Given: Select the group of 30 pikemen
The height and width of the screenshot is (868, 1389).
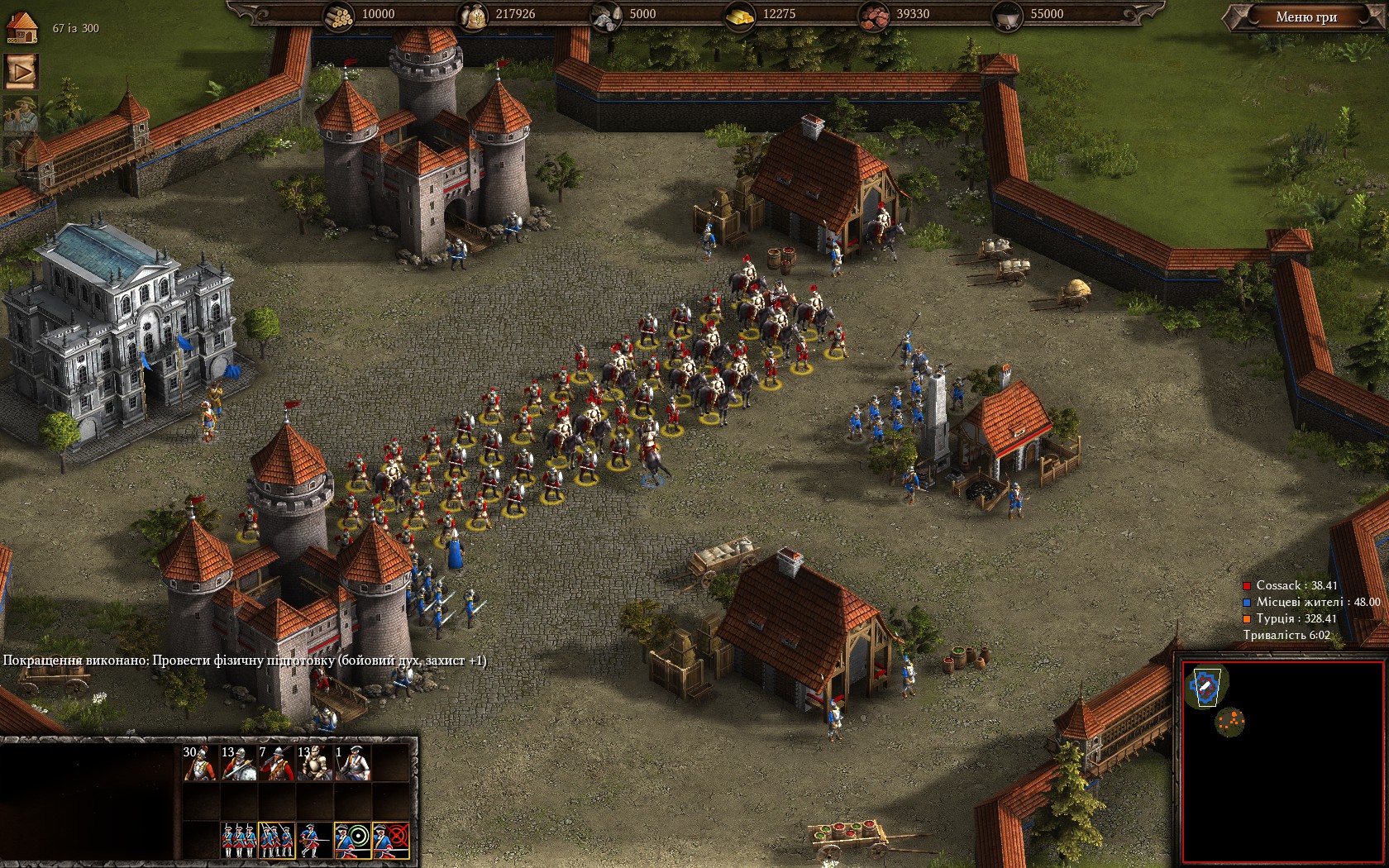Looking at the screenshot, I should [201, 764].
